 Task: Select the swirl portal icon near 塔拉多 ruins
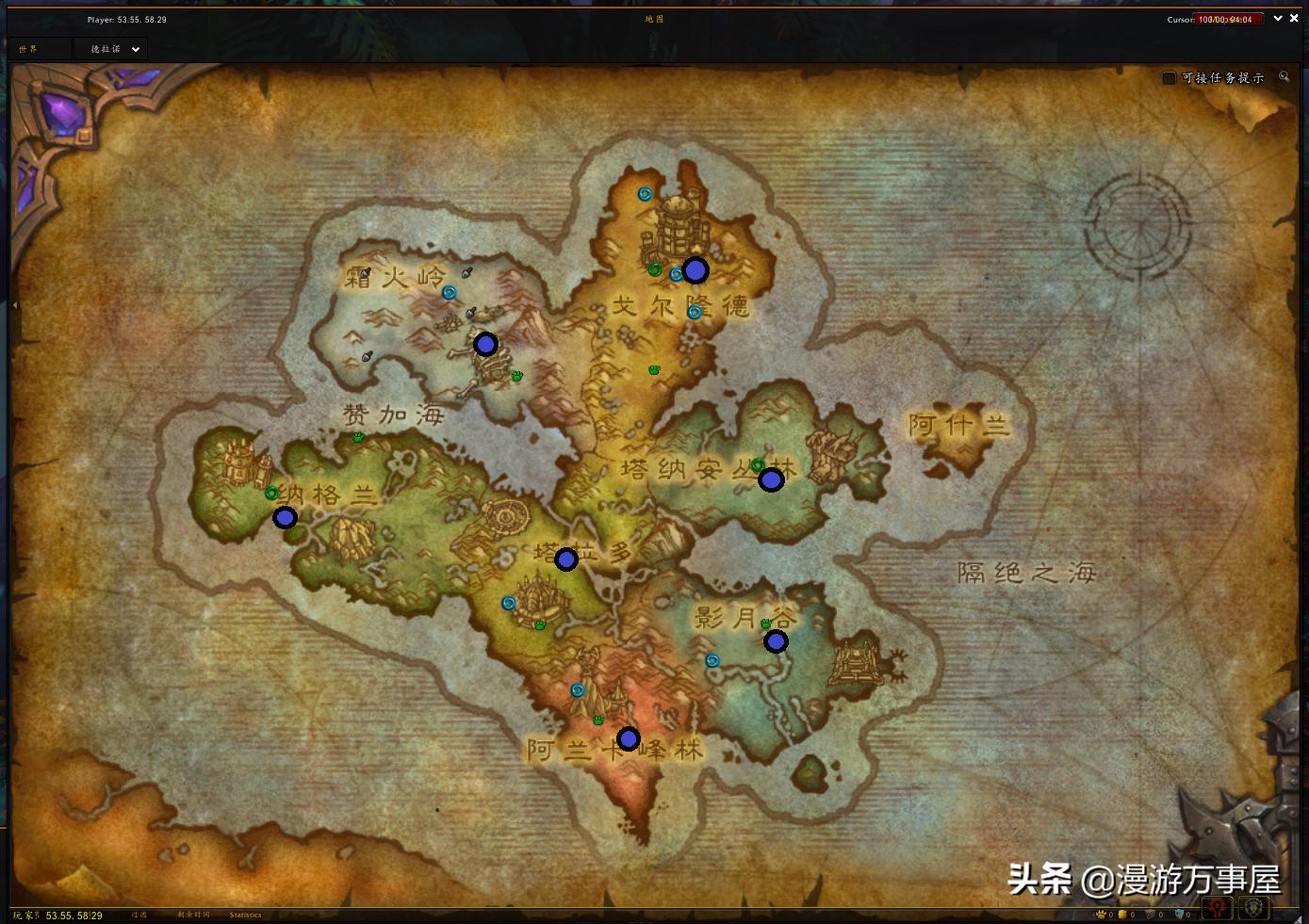pyautogui.click(x=507, y=604)
